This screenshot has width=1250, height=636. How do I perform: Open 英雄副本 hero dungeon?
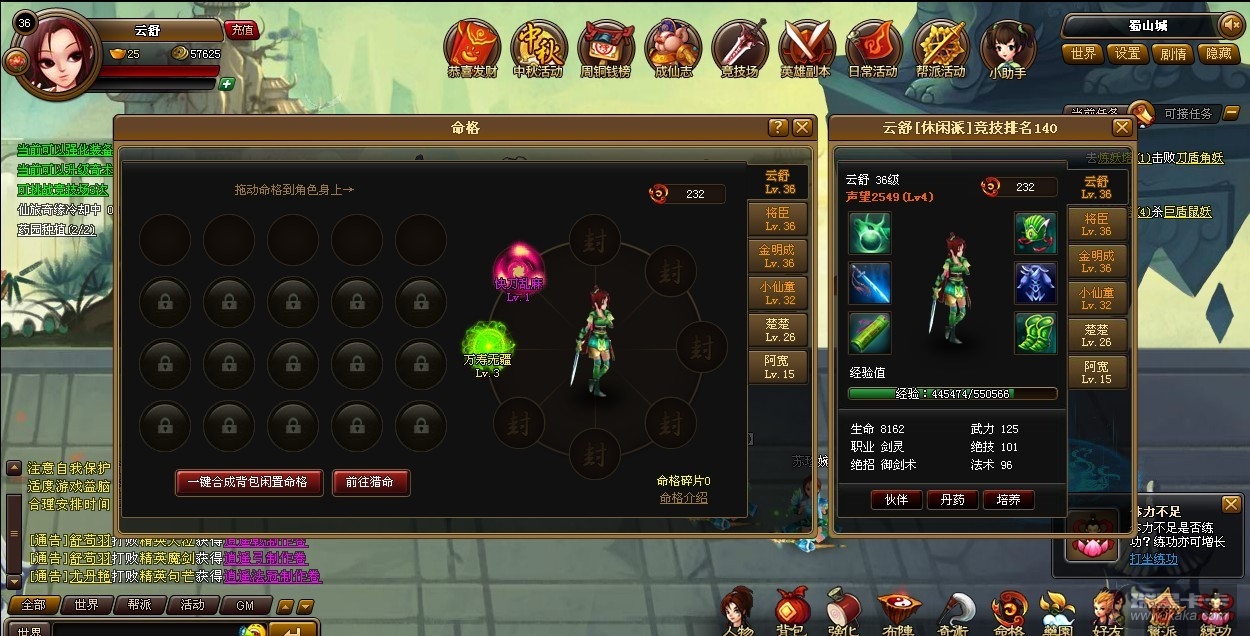(x=806, y=46)
